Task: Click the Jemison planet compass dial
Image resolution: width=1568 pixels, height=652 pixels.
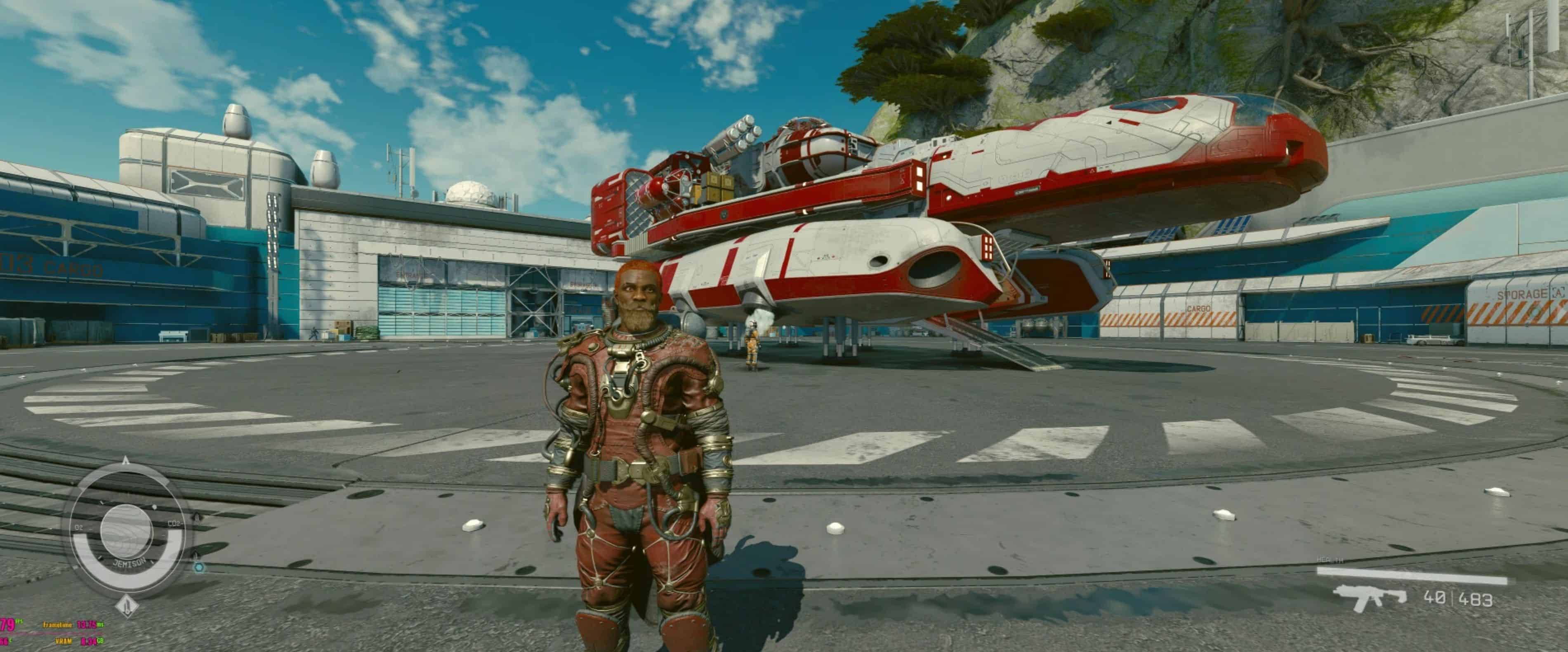Action: (x=127, y=530)
